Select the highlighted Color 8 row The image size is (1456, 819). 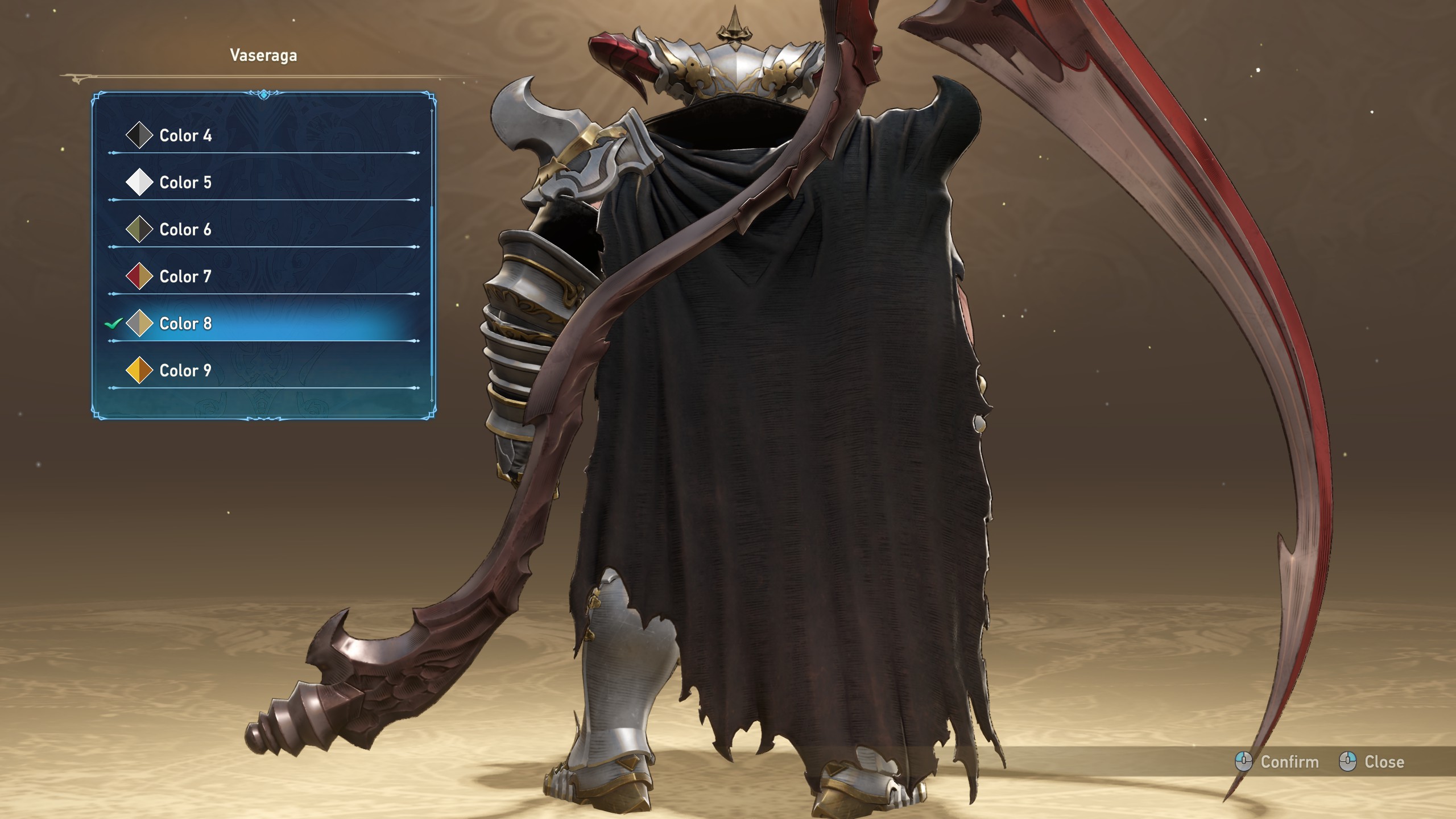[x=185, y=324]
